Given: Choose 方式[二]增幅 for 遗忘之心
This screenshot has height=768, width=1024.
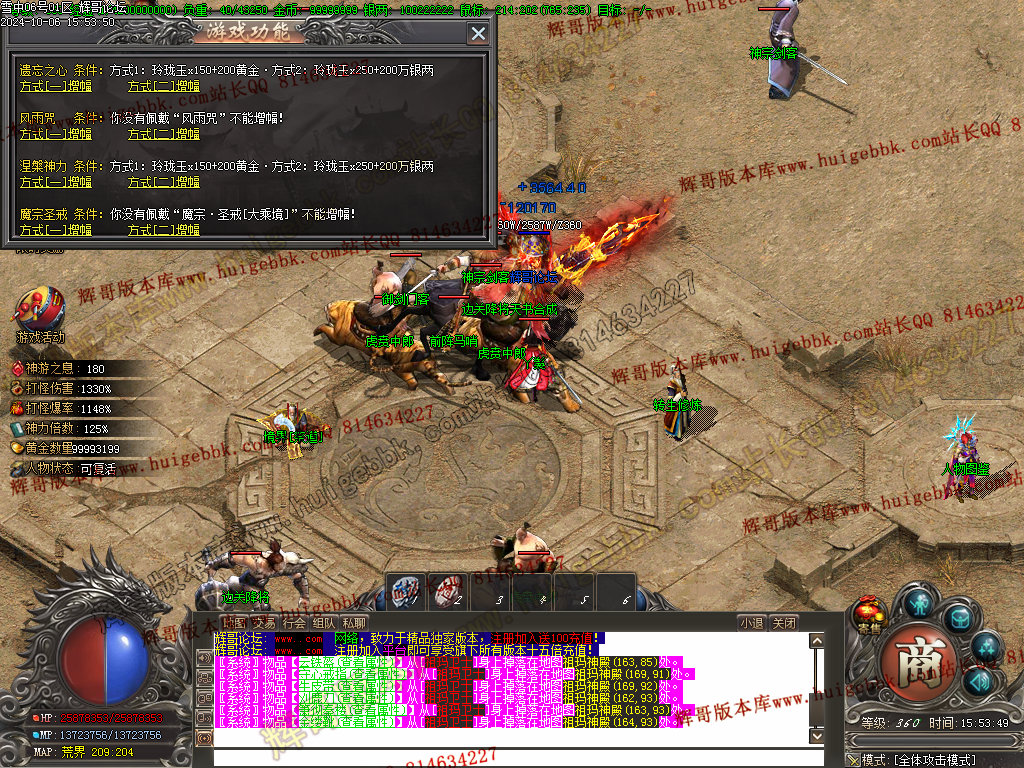Looking at the screenshot, I should point(164,87).
